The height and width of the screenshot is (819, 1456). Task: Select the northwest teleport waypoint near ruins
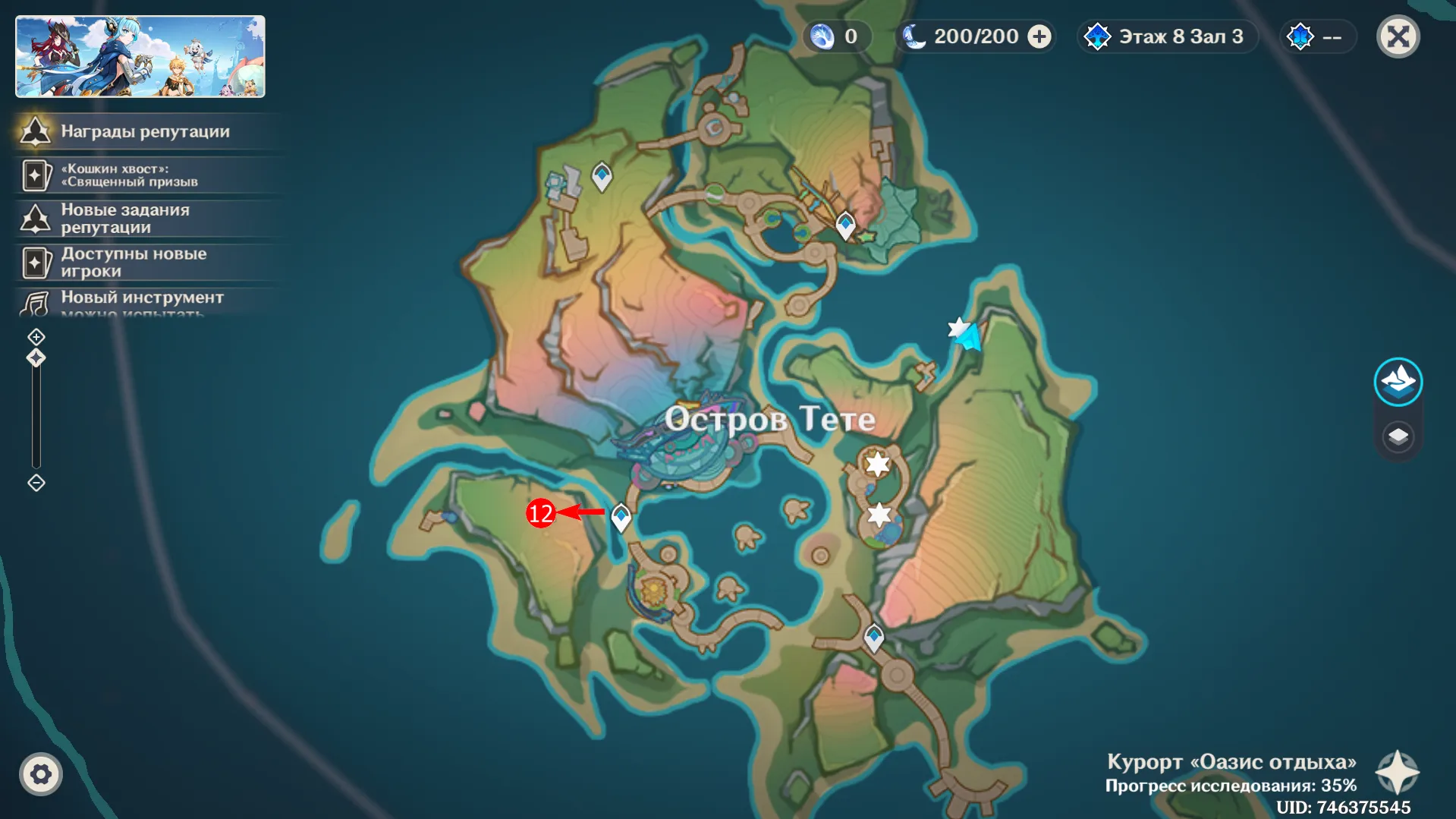pyautogui.click(x=602, y=175)
